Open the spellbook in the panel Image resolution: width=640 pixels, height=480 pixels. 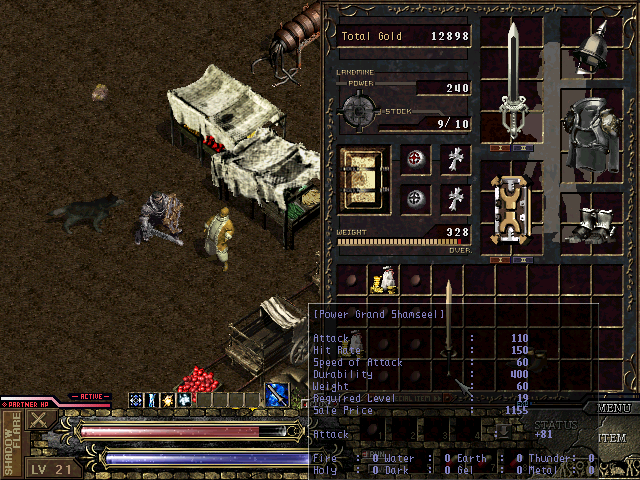click(364, 182)
